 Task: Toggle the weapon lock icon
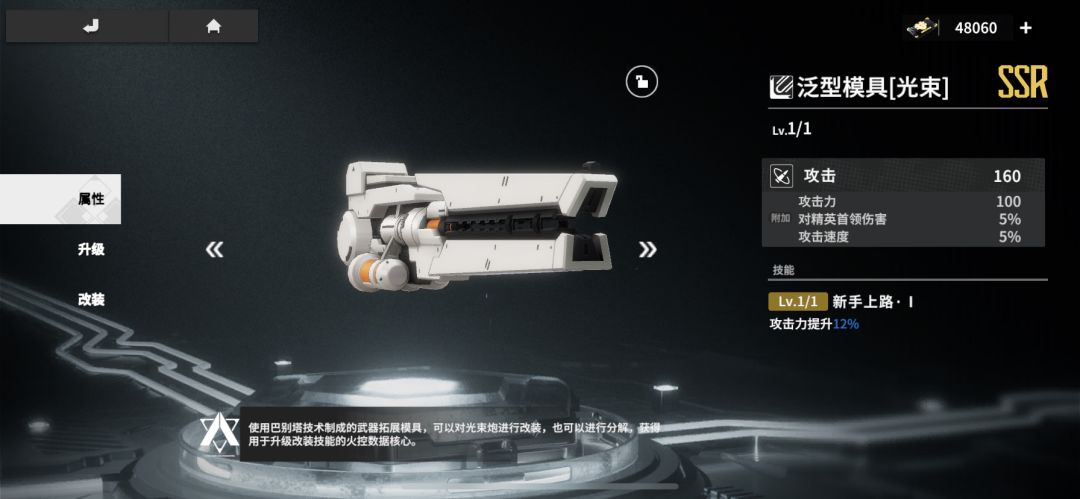coord(641,81)
